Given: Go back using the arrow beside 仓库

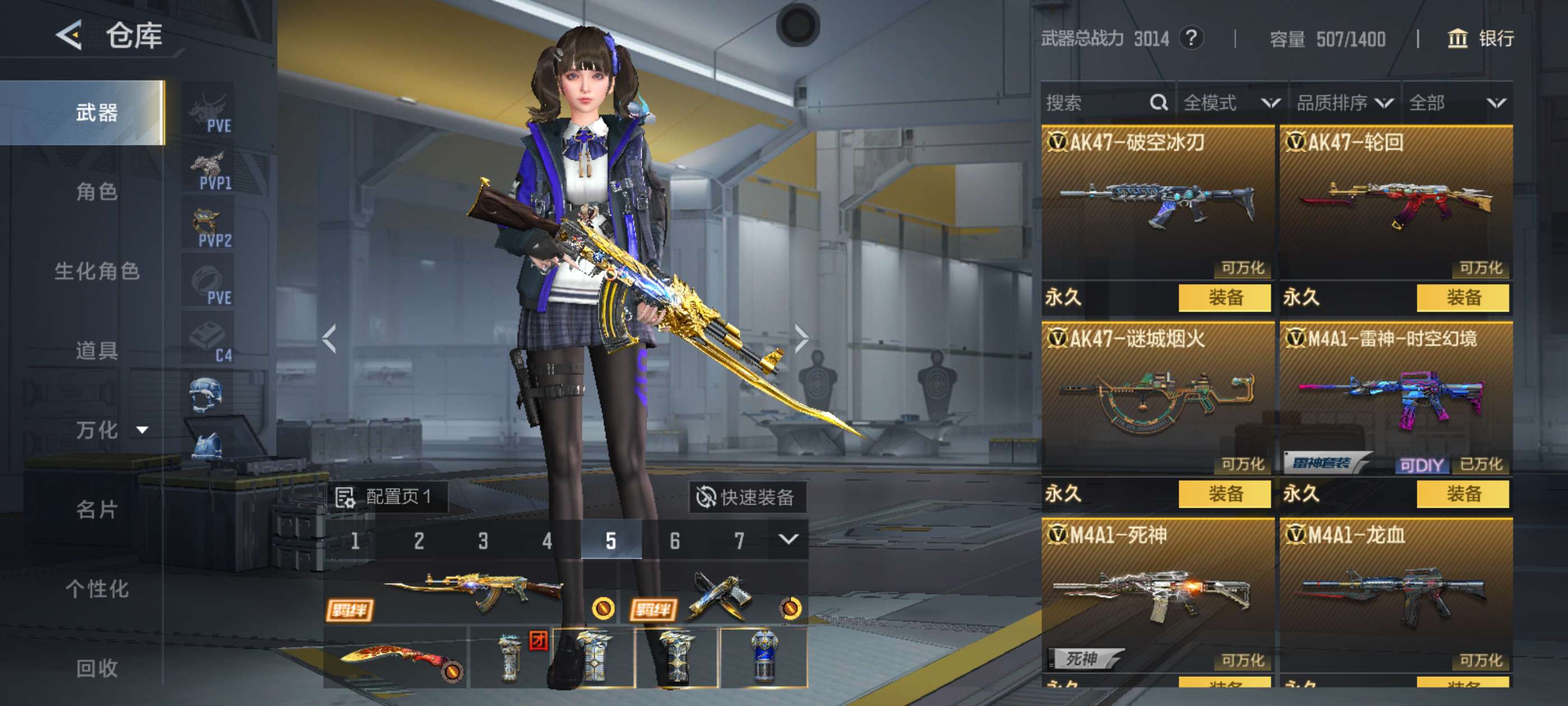Looking at the screenshot, I should [69, 35].
